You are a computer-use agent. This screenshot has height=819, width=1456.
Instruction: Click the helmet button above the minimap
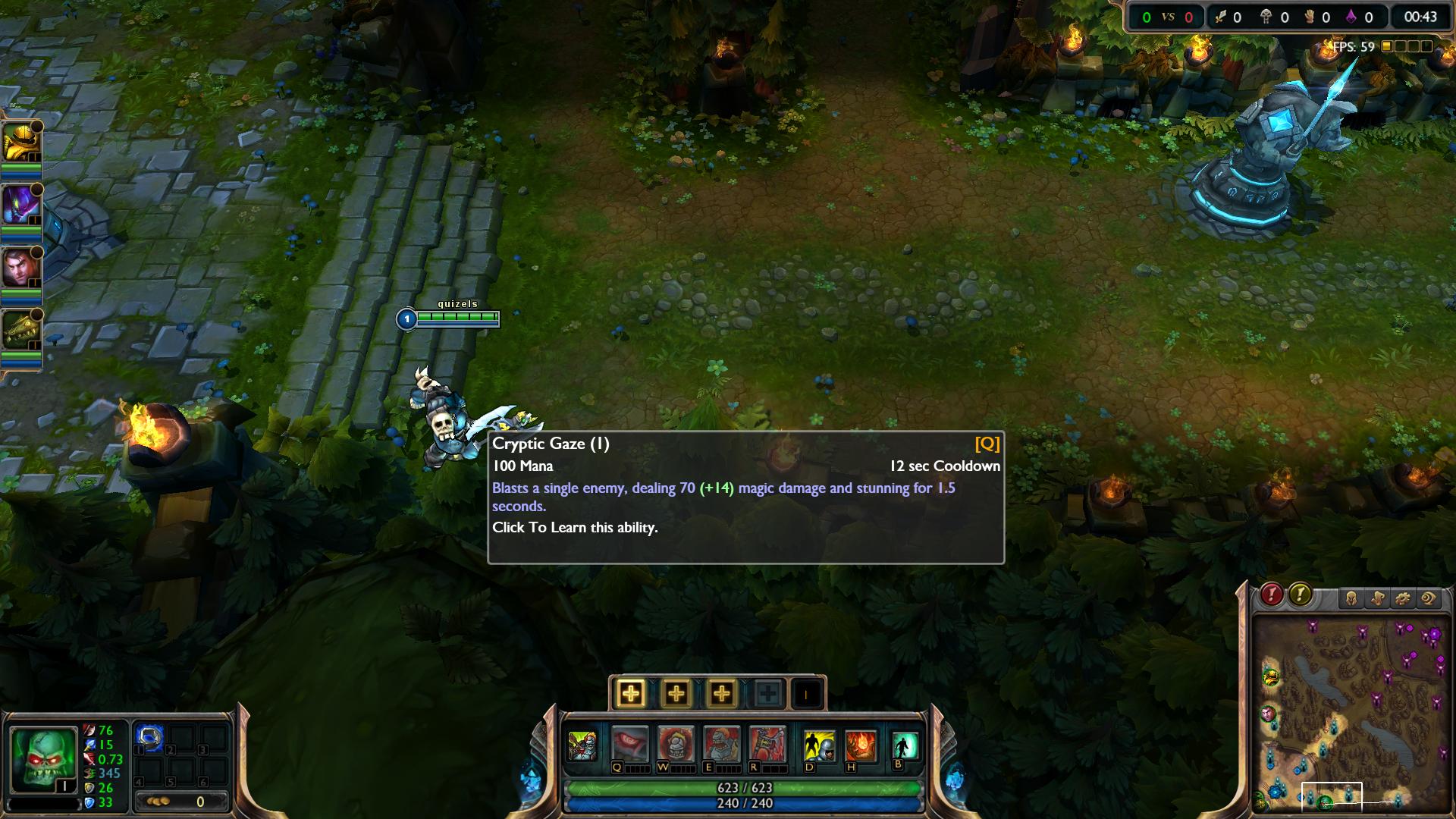(x=1351, y=599)
